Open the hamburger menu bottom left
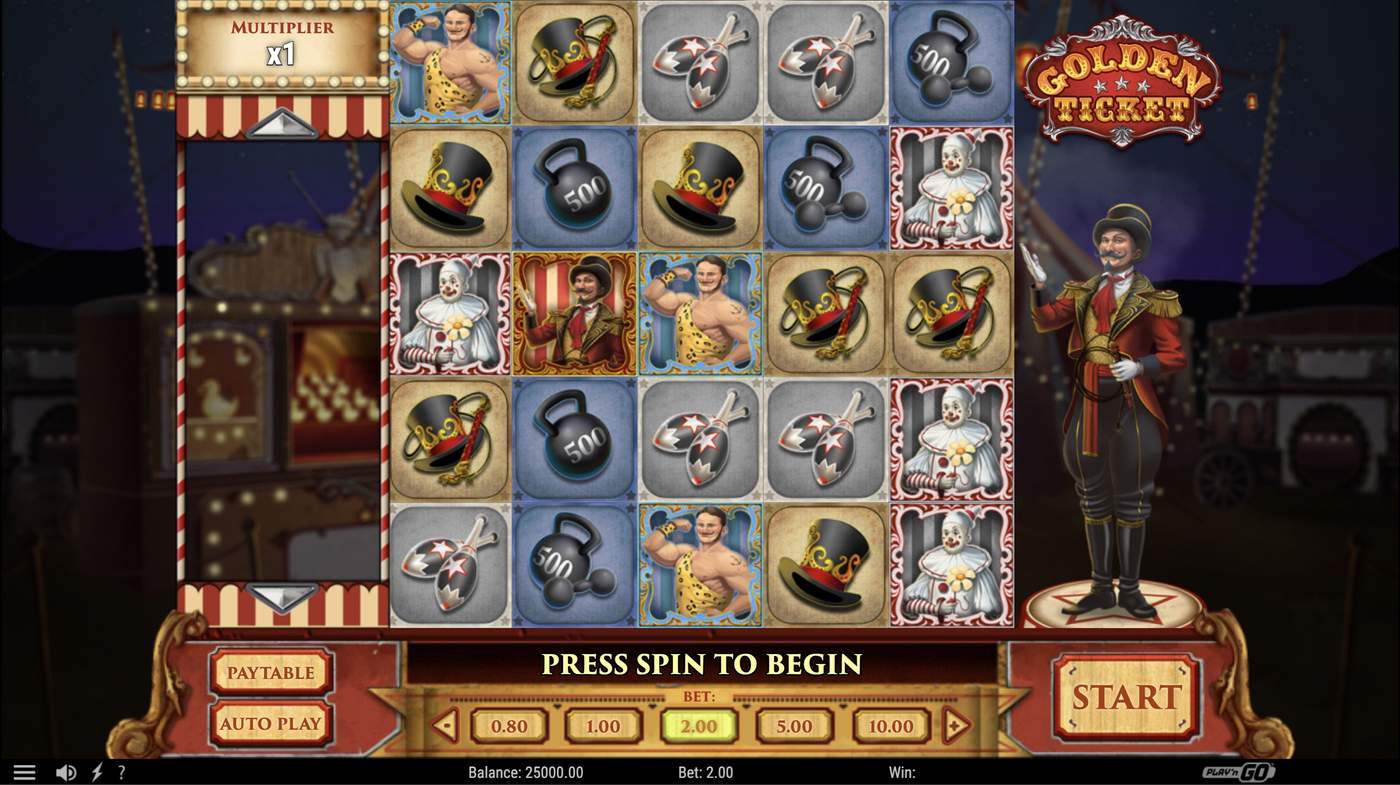 click(24, 771)
